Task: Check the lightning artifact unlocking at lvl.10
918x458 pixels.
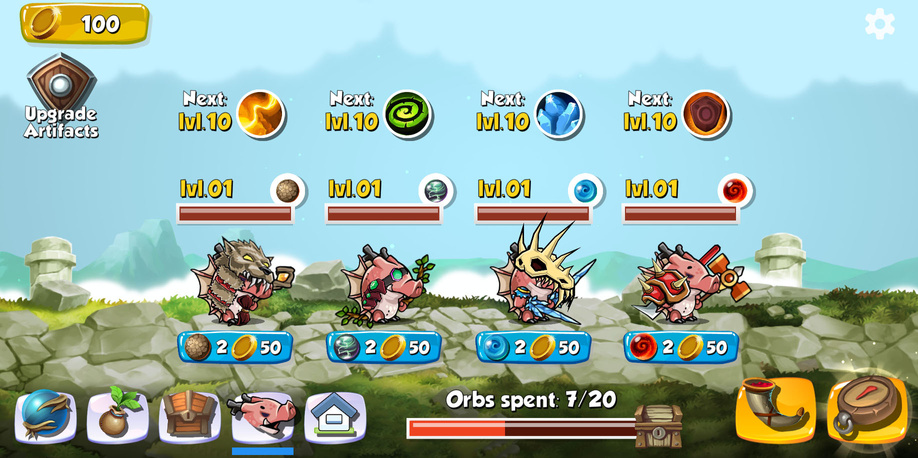Action: pos(260,114)
